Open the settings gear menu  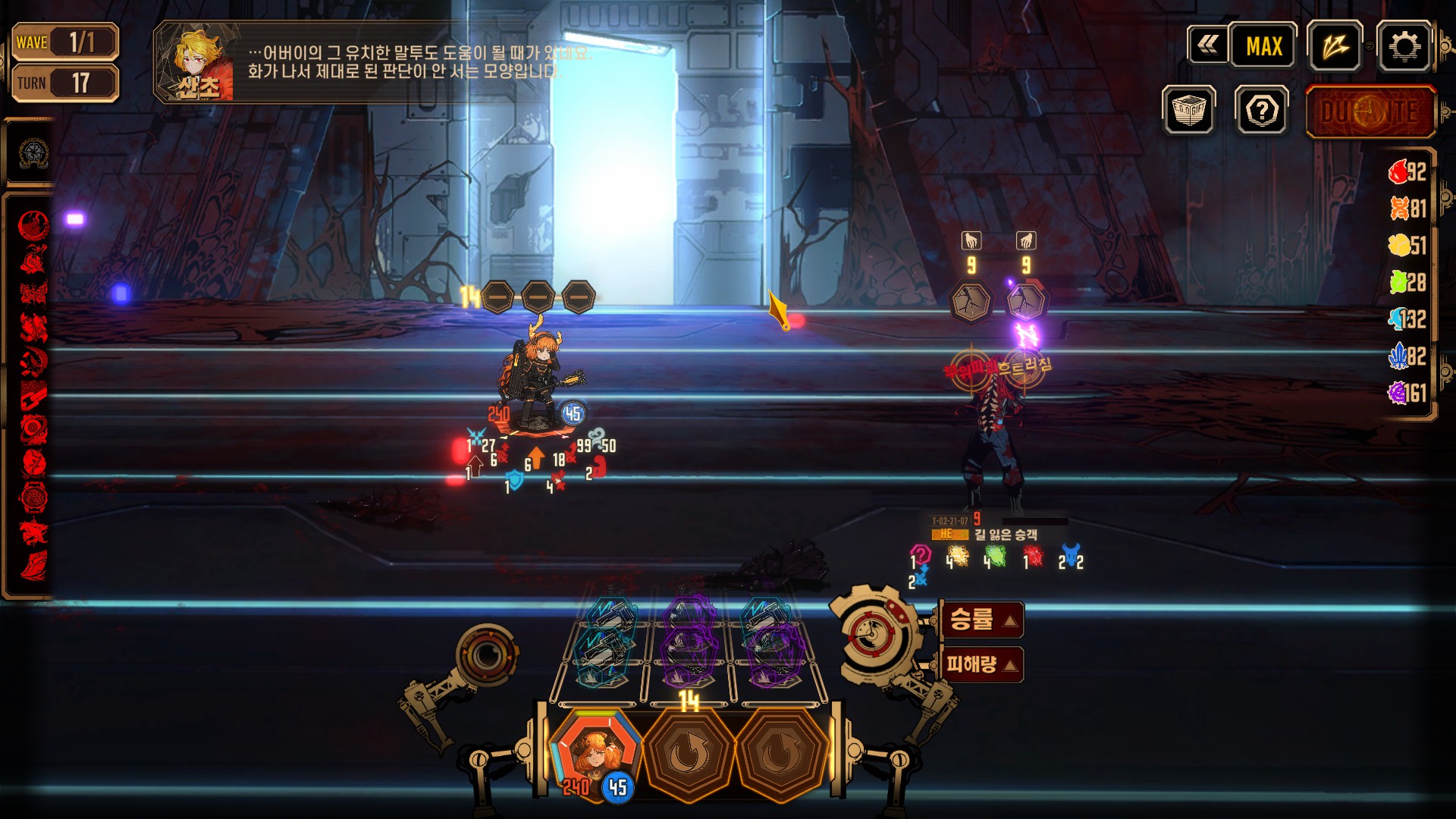tap(1404, 47)
